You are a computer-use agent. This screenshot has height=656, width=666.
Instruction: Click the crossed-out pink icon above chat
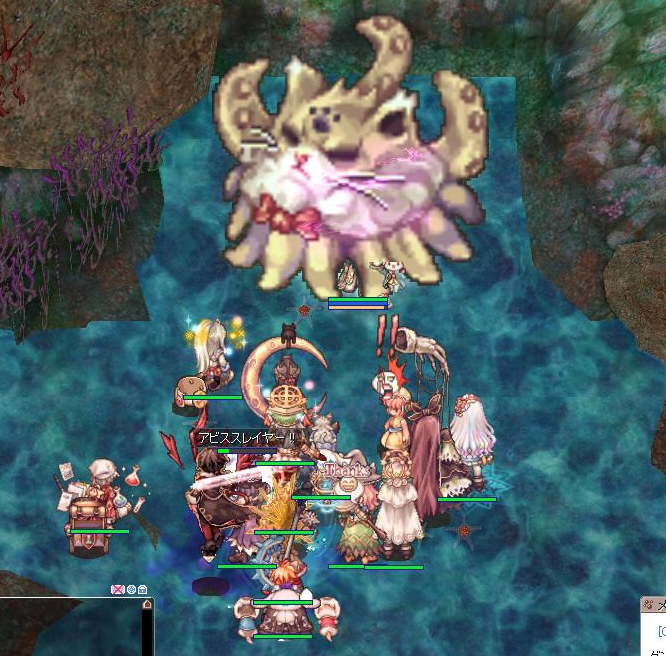(118, 590)
